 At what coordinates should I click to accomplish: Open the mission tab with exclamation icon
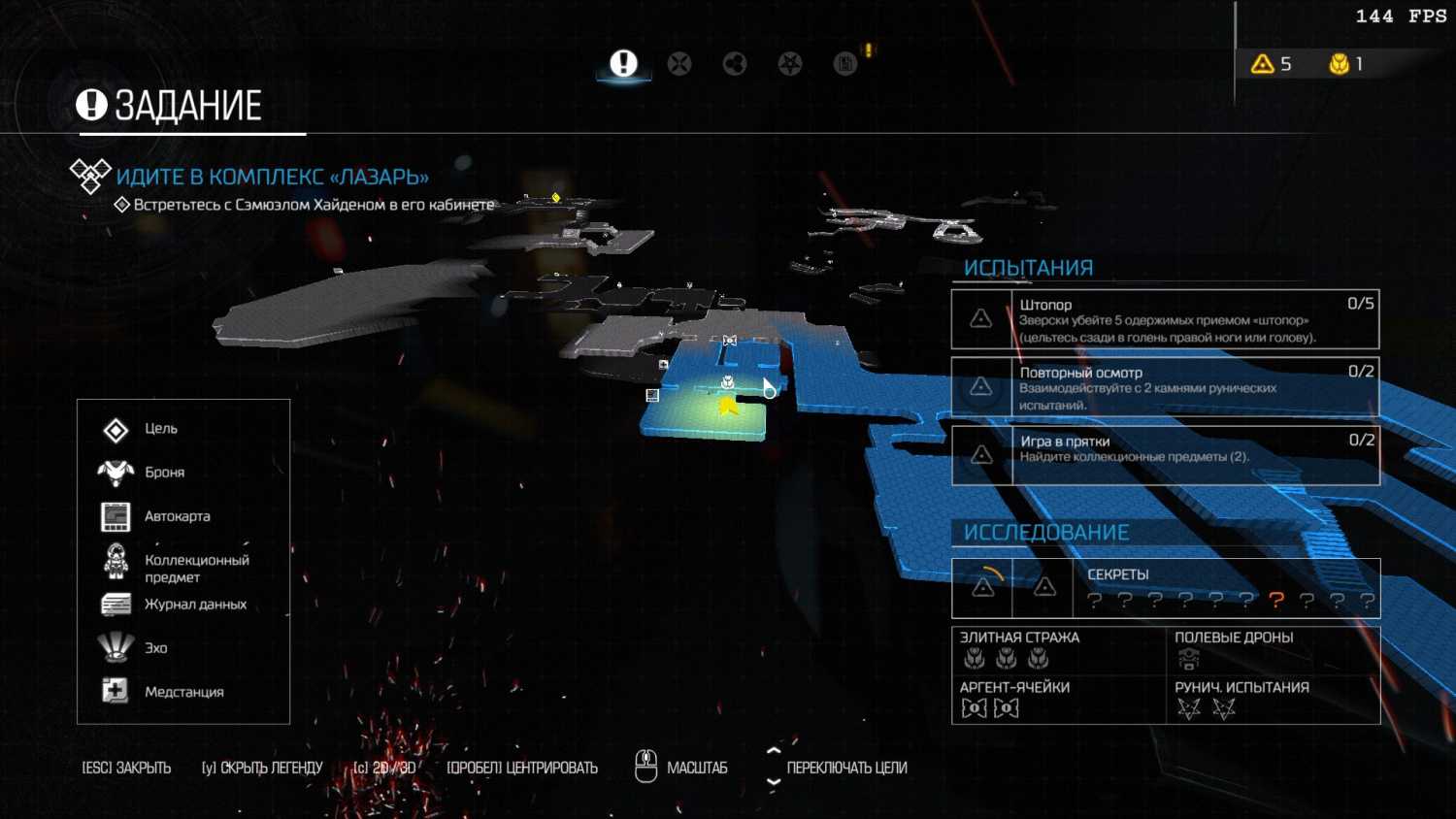pos(623,64)
